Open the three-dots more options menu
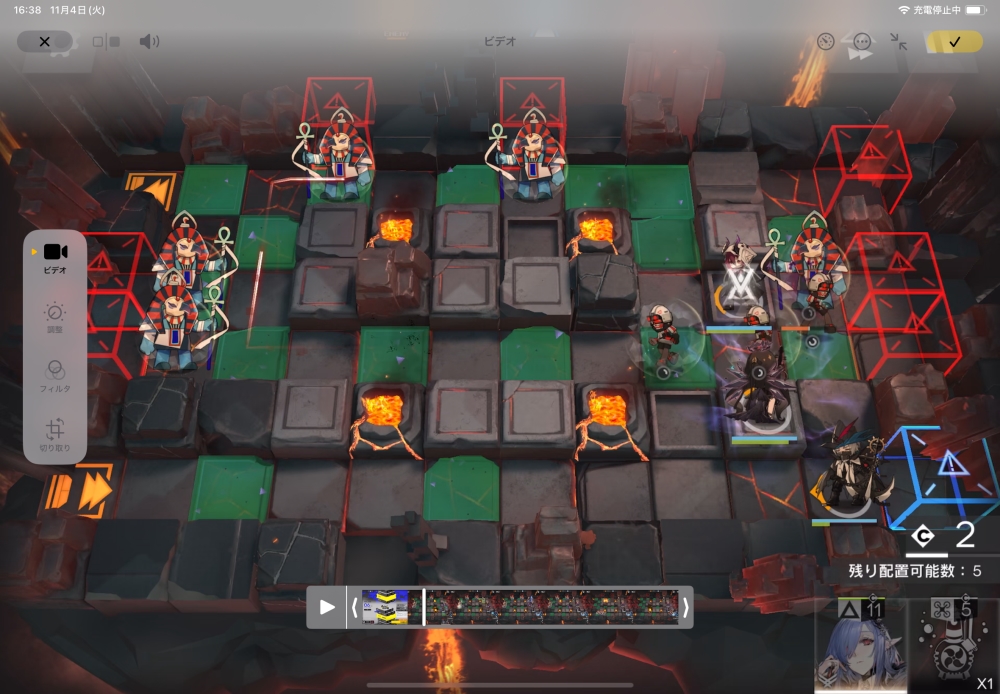 [x=862, y=42]
